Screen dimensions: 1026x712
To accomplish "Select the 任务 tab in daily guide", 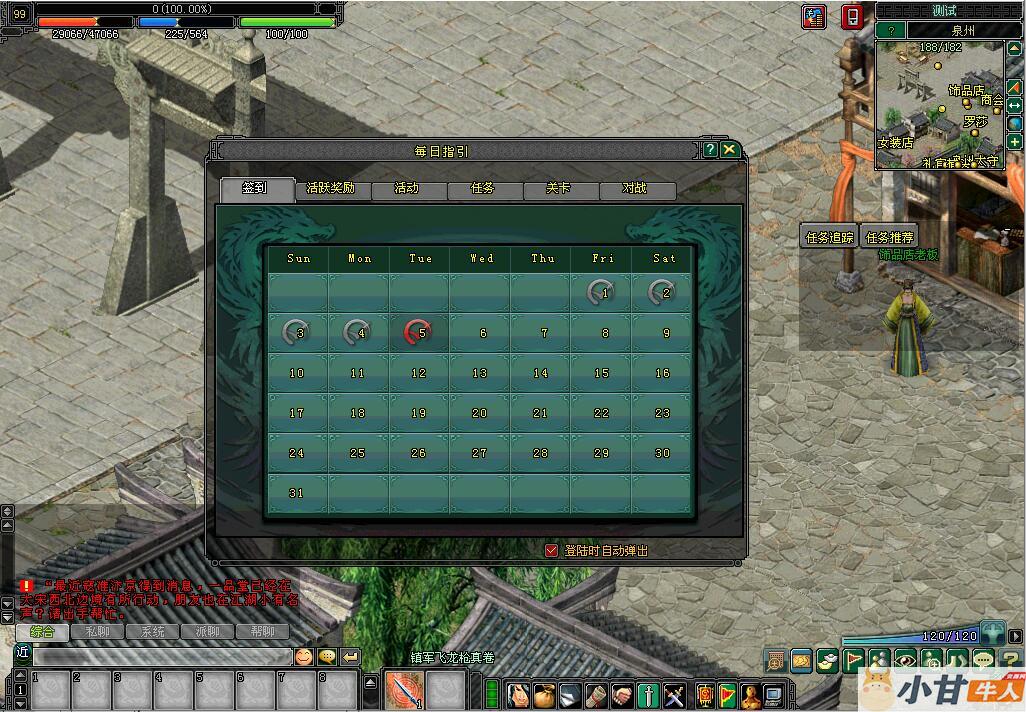I will coord(483,189).
